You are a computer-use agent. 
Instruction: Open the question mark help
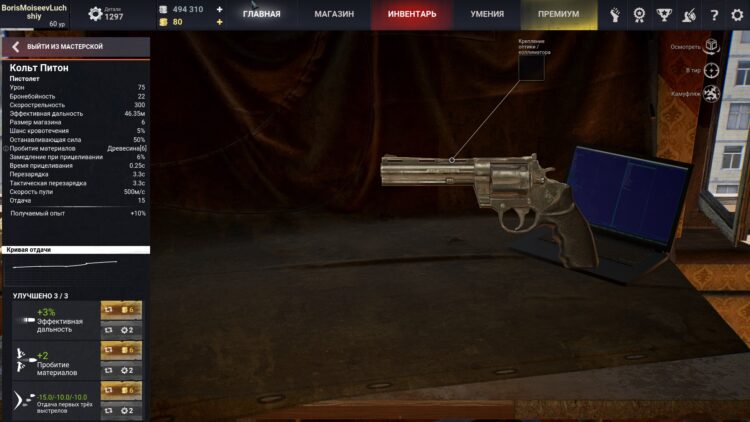pyautogui.click(x=713, y=15)
